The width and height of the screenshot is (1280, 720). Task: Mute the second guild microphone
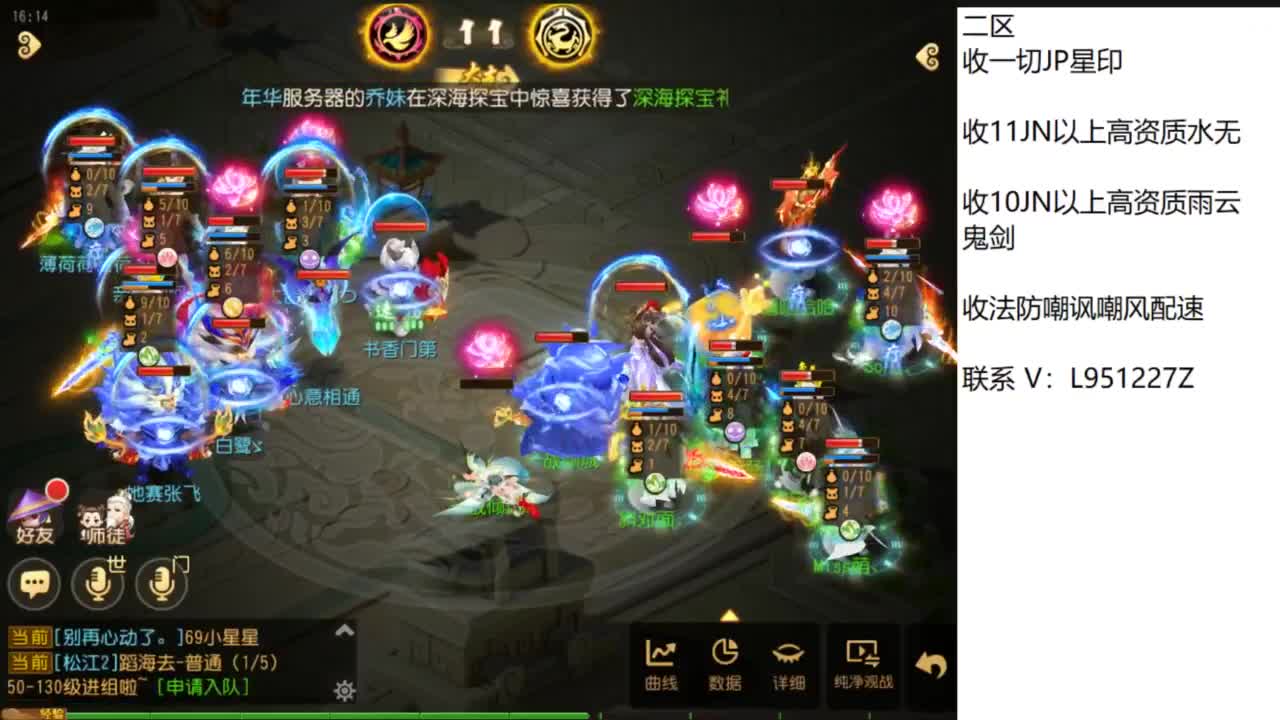point(160,583)
